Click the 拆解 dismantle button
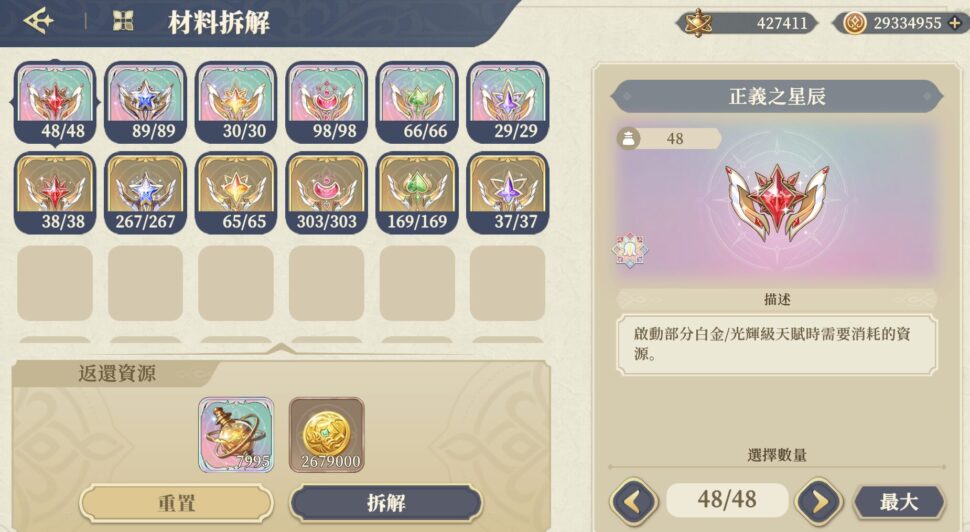 click(x=385, y=502)
